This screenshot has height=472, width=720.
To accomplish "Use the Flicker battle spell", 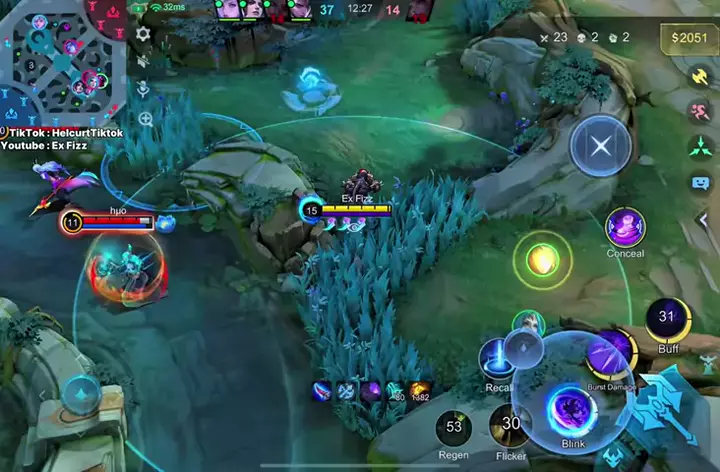I will (511, 425).
